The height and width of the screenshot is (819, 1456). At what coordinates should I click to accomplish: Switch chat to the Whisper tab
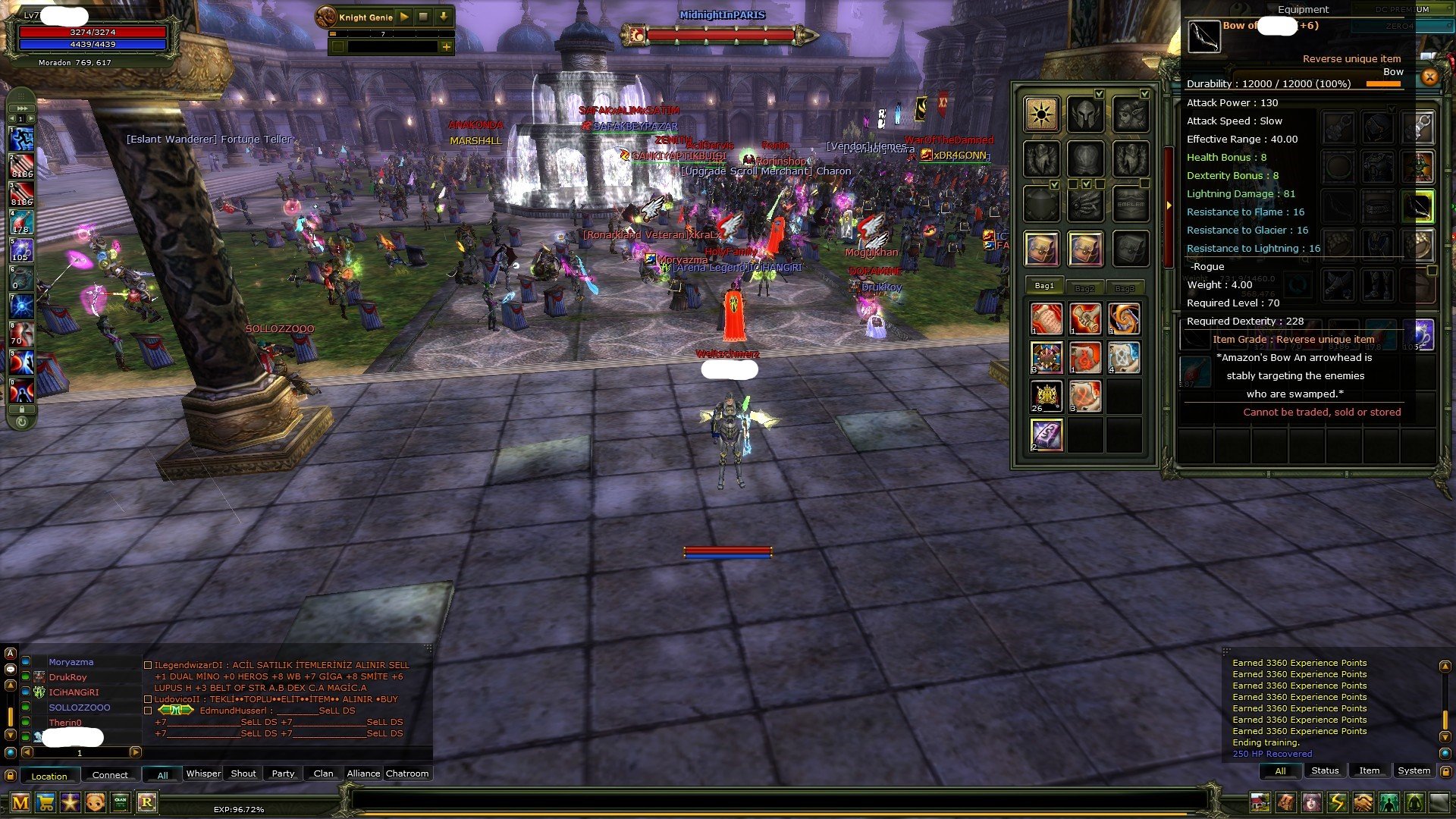(x=203, y=773)
